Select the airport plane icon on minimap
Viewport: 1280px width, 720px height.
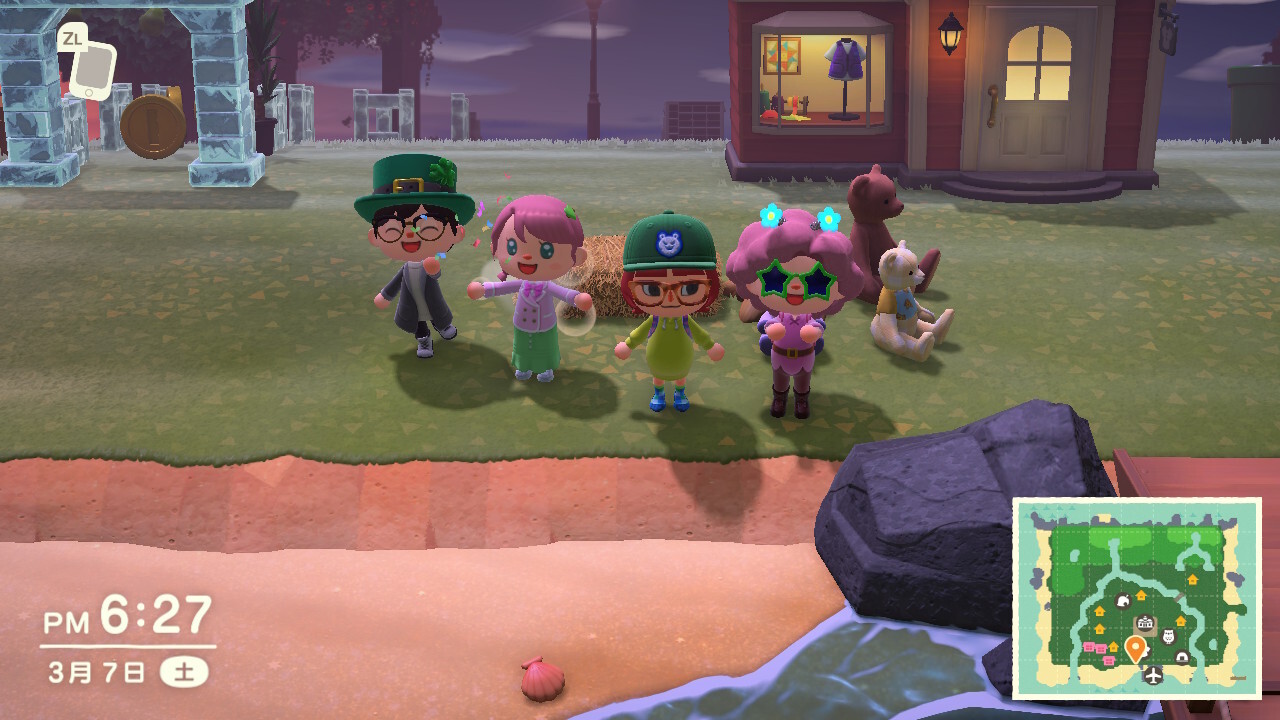click(1154, 676)
